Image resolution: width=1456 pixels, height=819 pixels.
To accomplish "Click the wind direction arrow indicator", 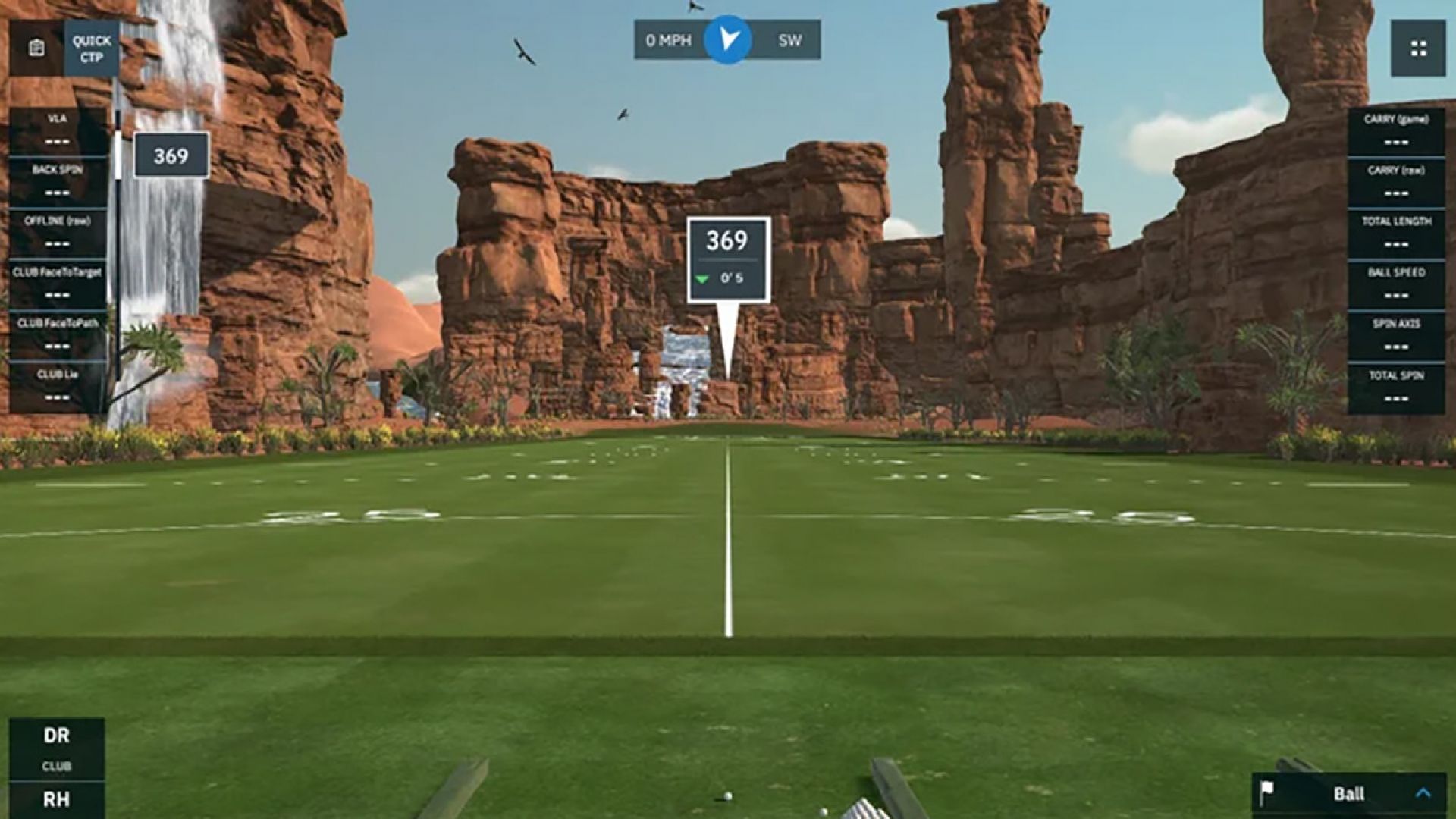I will (x=728, y=39).
